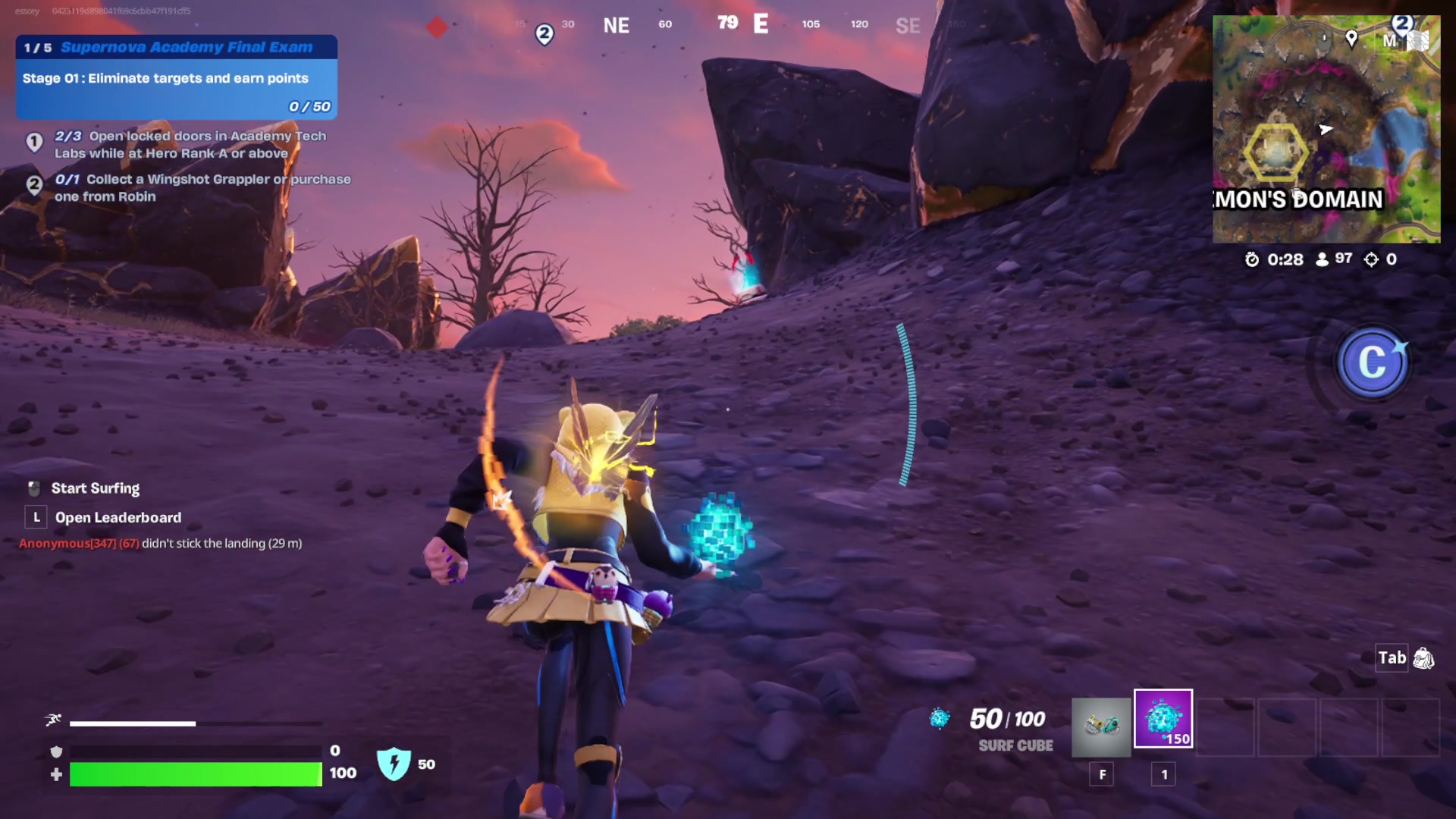
Task: Select the Wingshot Grappler objective
Action: (x=202, y=187)
